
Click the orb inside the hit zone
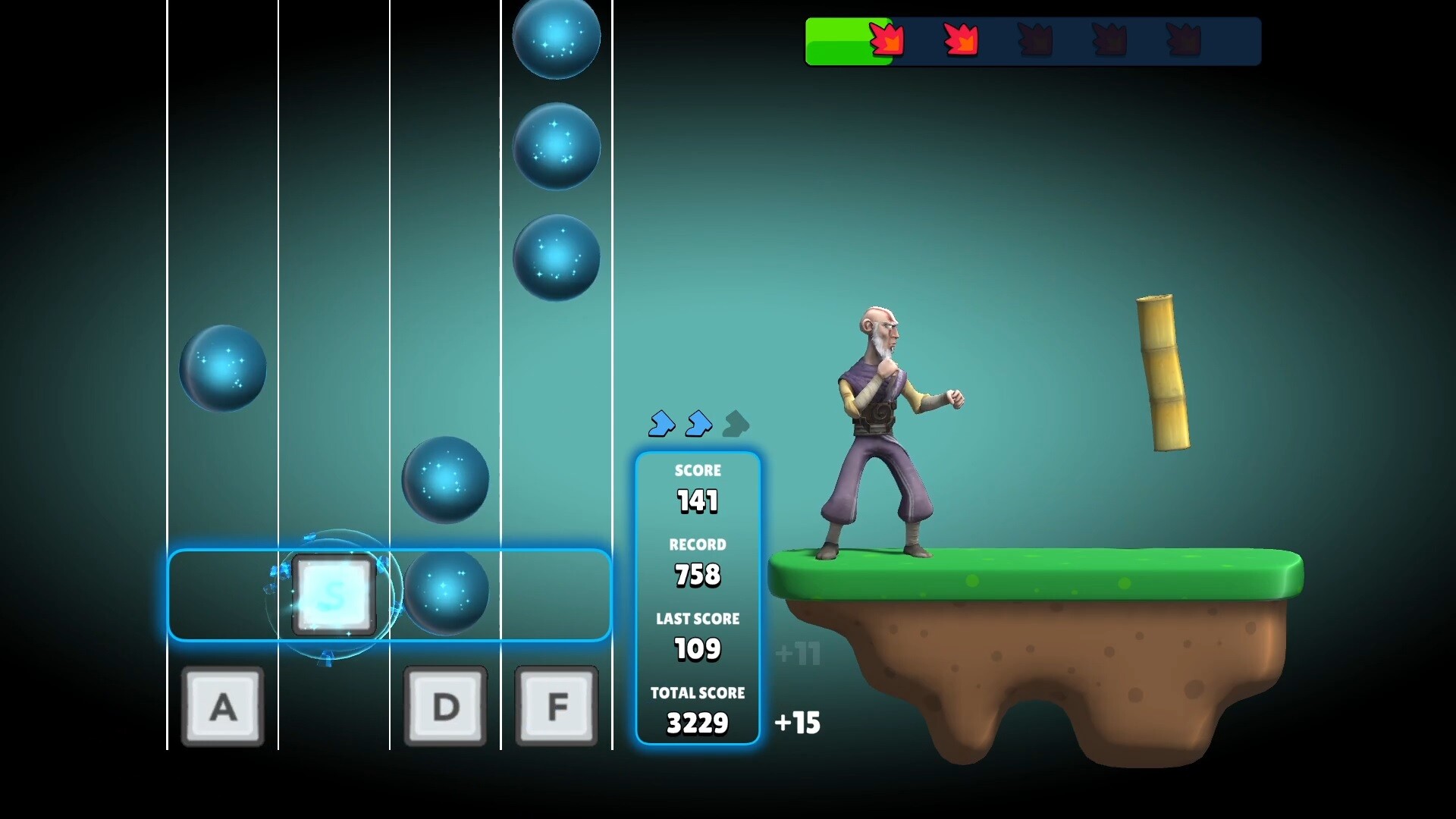[x=445, y=594]
